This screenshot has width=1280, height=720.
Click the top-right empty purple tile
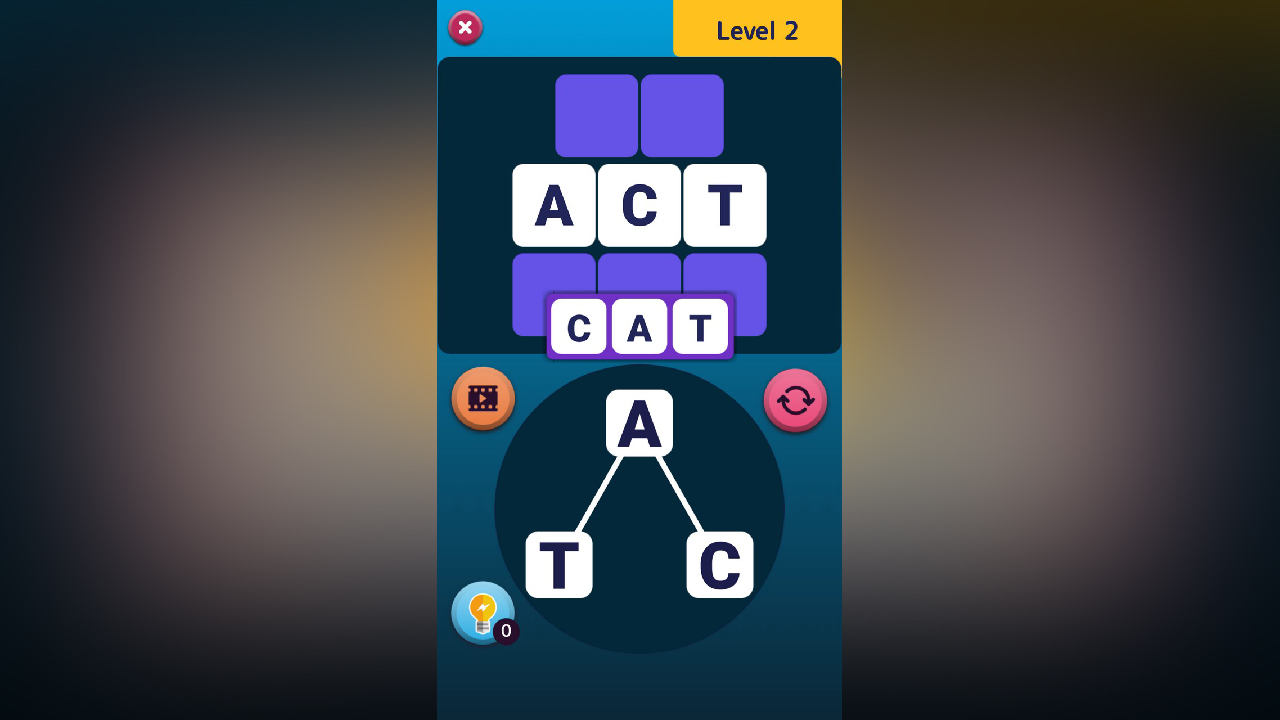tap(682, 115)
